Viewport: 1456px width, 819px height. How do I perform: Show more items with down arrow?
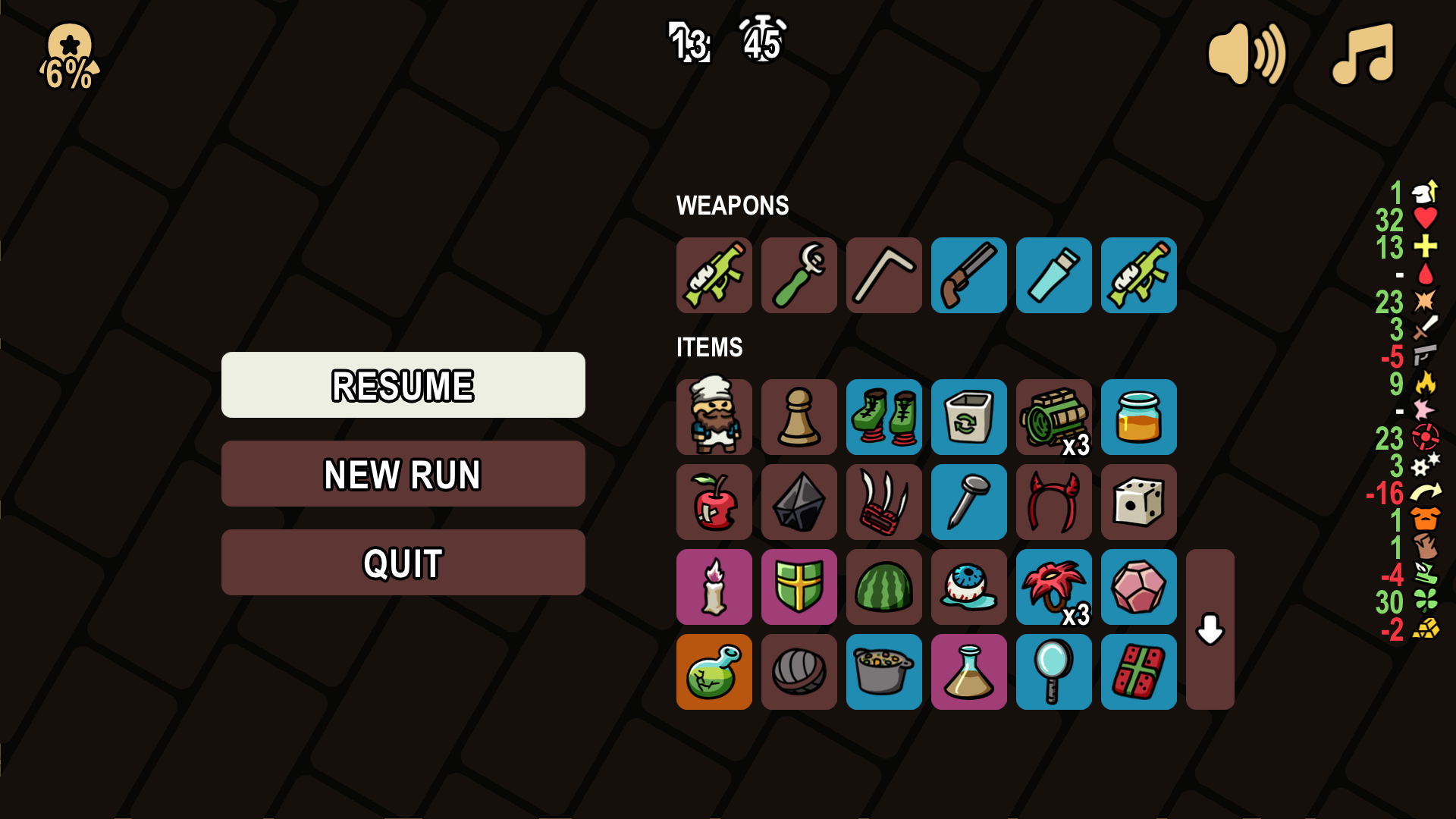1210,629
